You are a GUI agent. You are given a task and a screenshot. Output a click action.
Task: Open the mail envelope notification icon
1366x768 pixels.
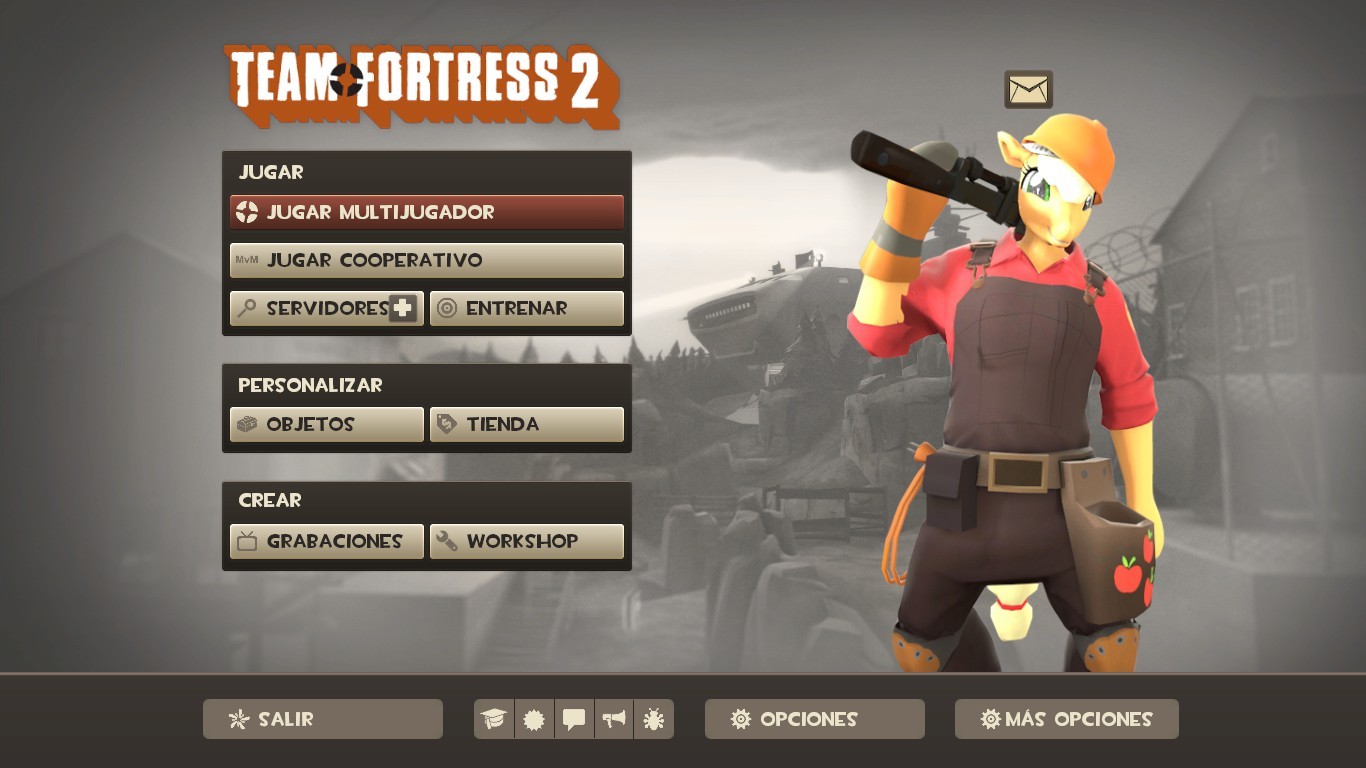(1029, 89)
